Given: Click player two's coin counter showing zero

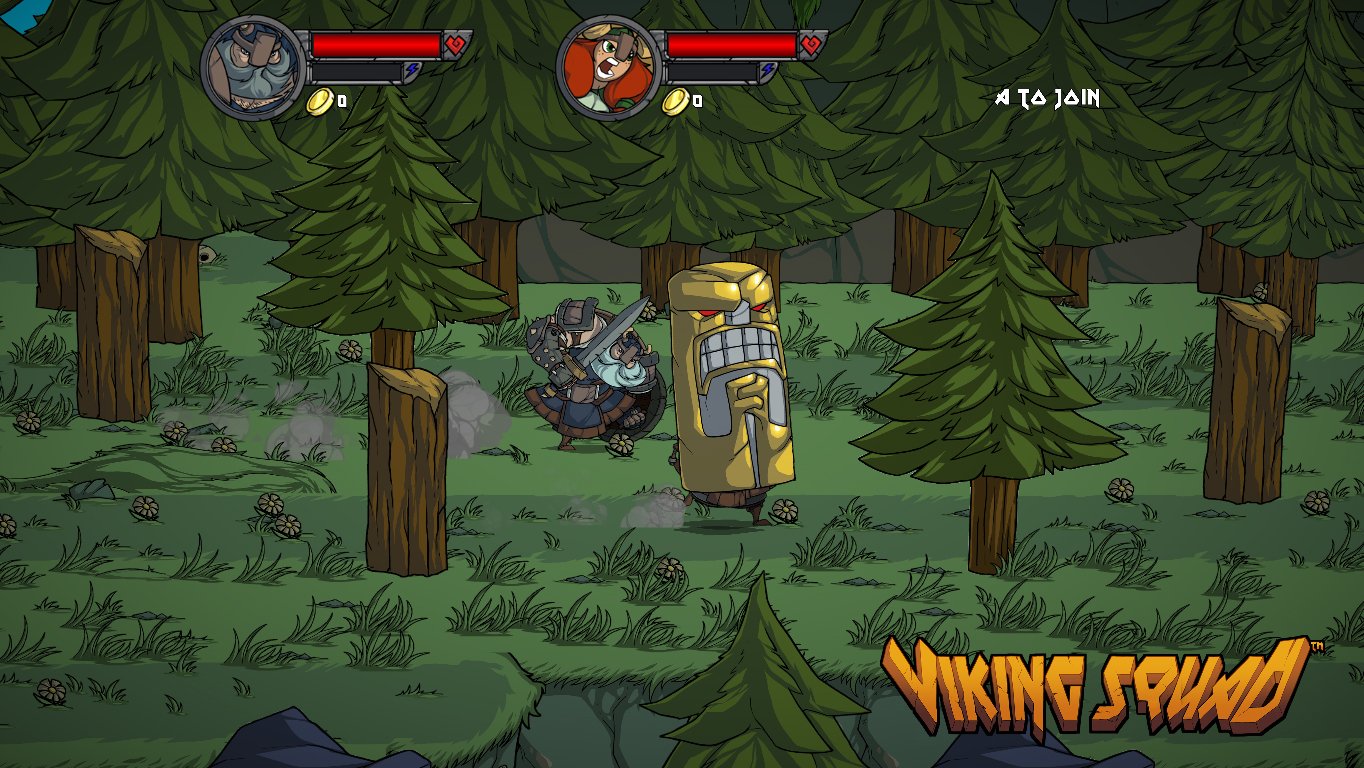Looking at the screenshot, I should pyautogui.click(x=699, y=101).
